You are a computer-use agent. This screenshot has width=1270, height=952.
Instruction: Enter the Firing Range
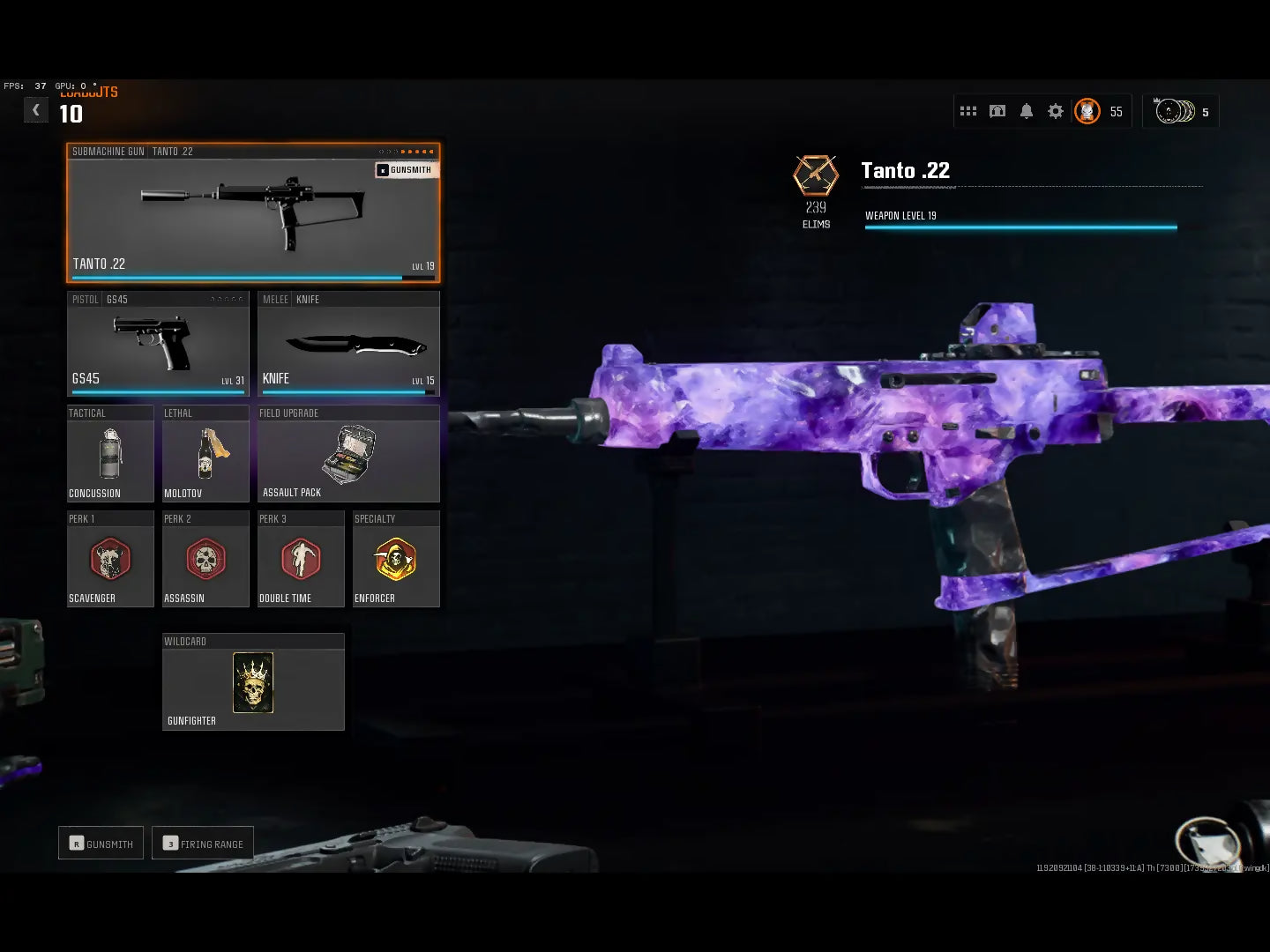pyautogui.click(x=203, y=844)
